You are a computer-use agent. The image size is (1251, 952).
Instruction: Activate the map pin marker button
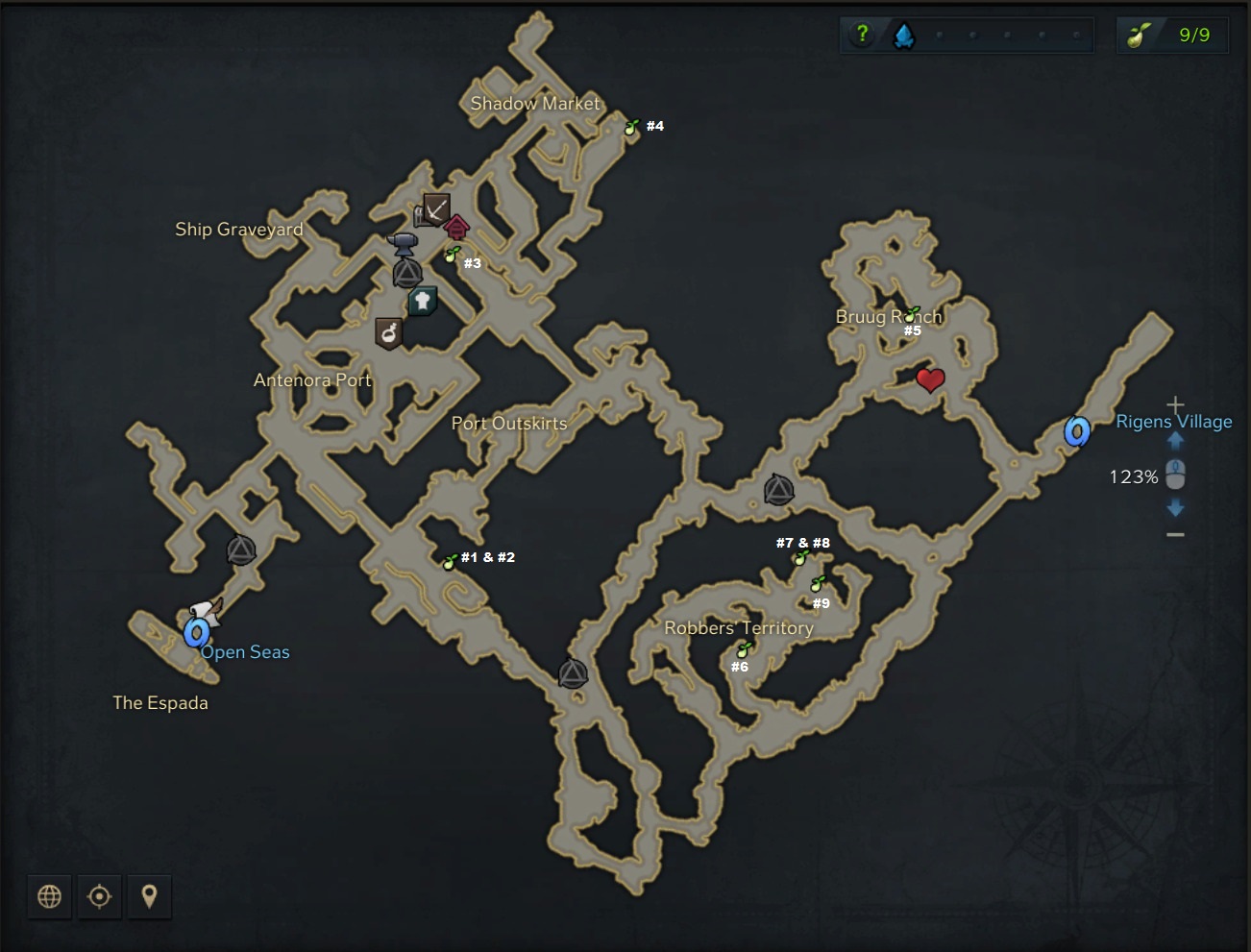tap(149, 896)
